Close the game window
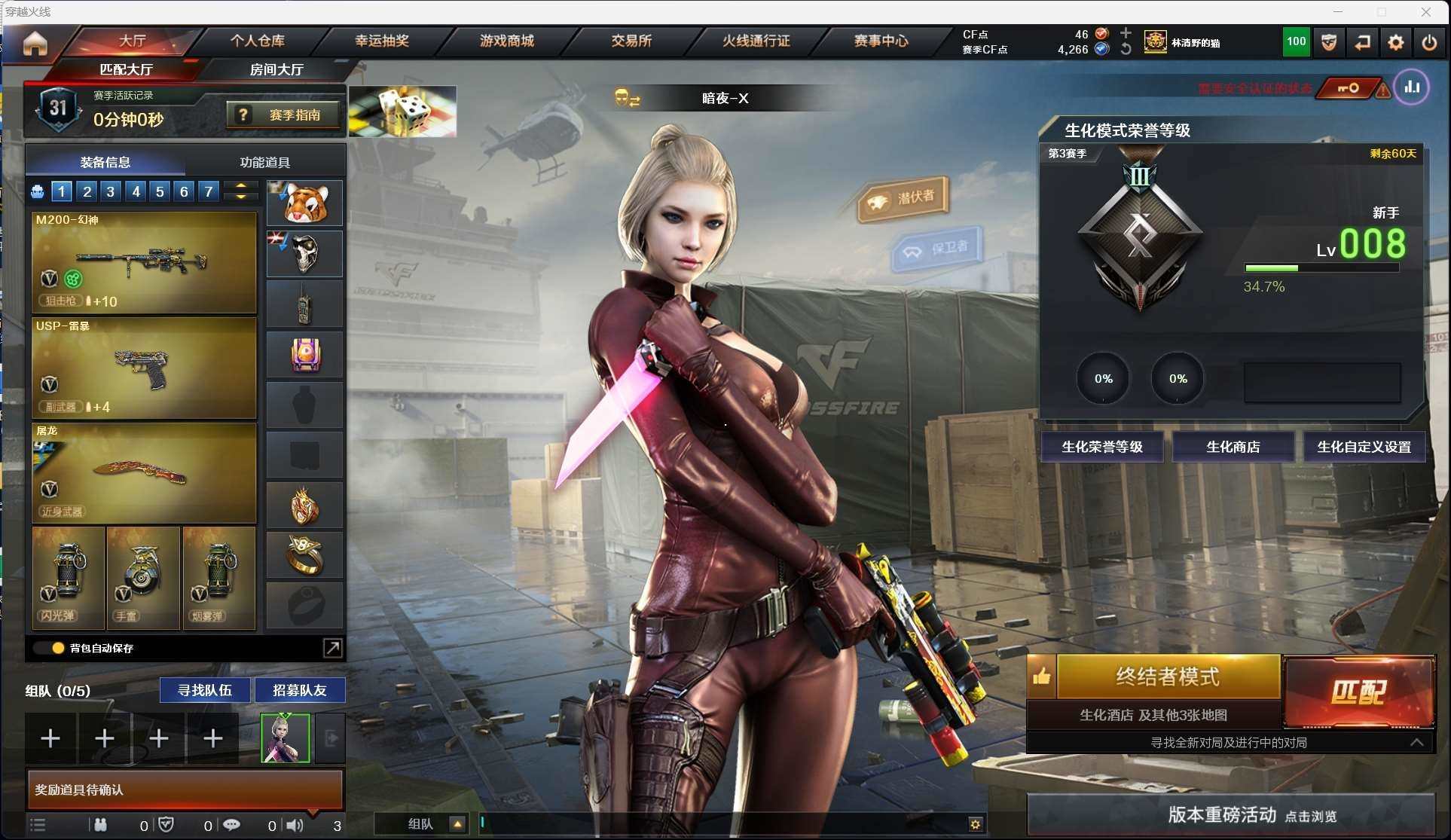The image size is (1451, 840). click(x=1426, y=12)
